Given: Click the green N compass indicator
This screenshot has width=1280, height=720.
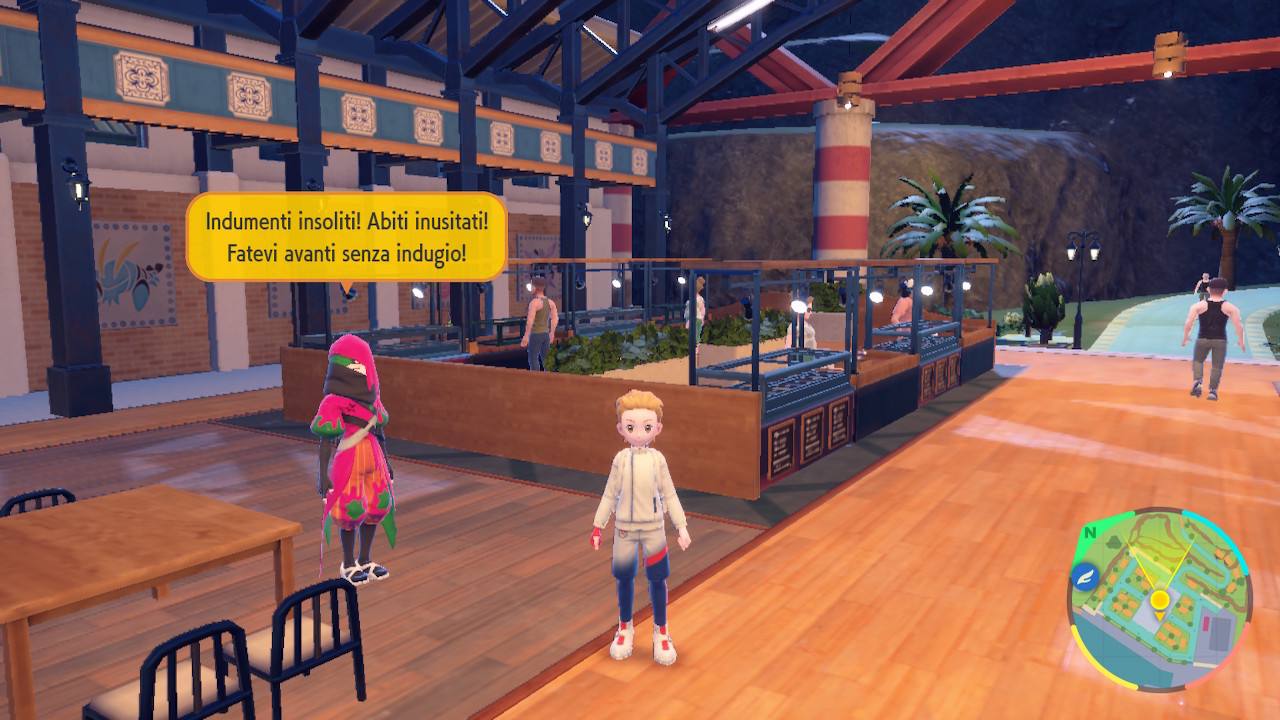Looking at the screenshot, I should coord(1088,532).
